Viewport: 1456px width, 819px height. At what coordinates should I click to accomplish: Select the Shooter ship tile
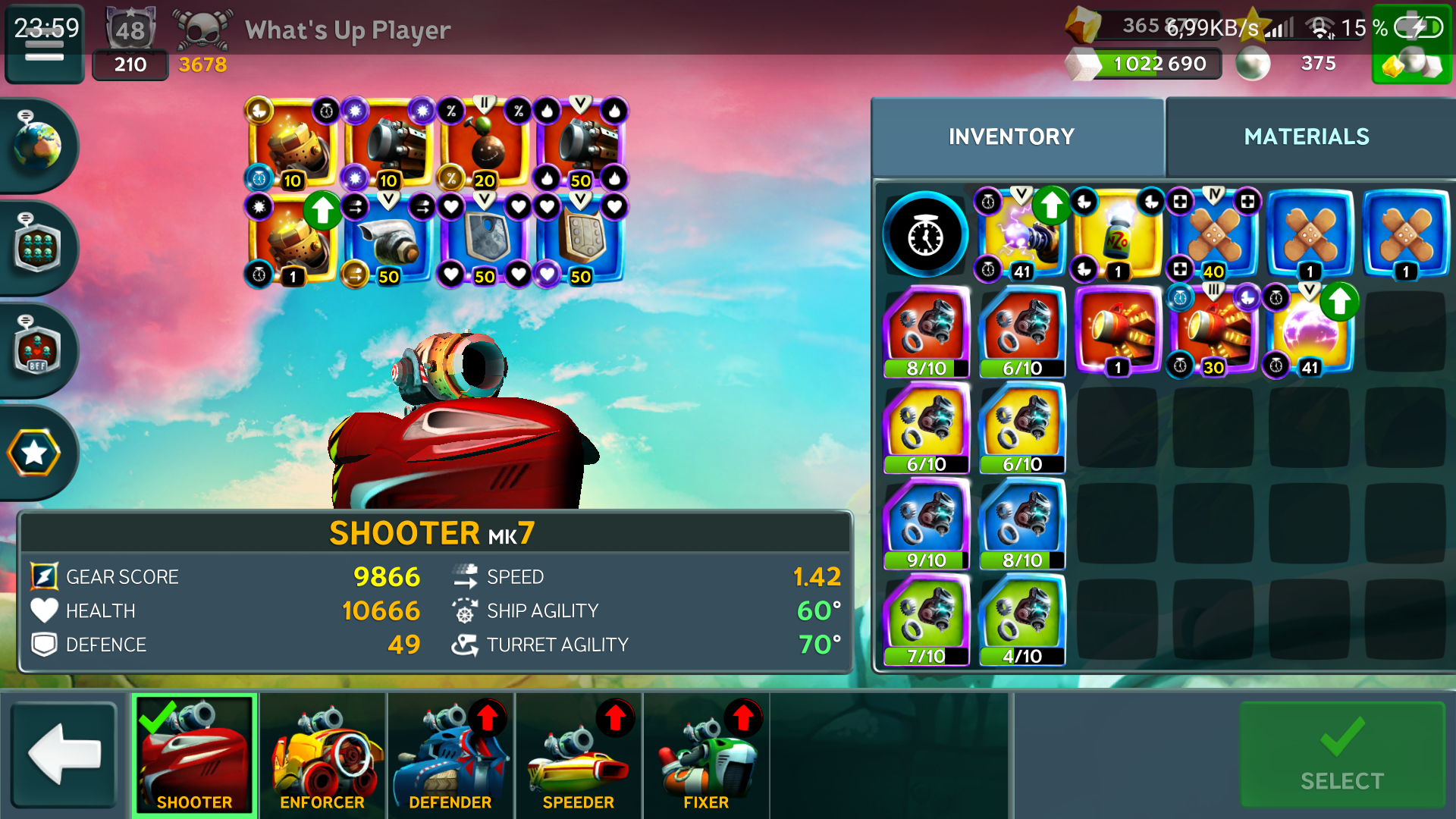tap(195, 755)
